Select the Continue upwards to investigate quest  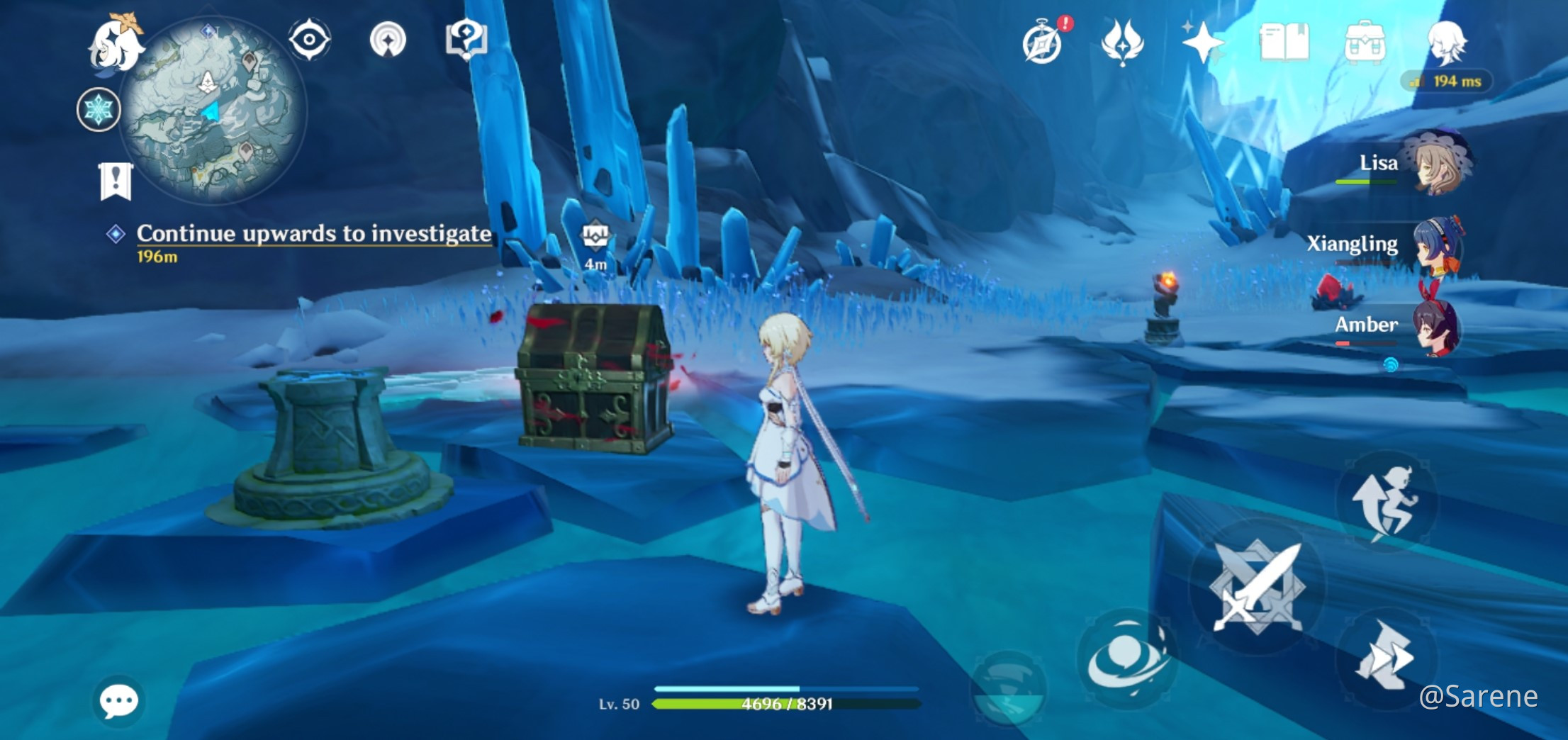point(313,234)
